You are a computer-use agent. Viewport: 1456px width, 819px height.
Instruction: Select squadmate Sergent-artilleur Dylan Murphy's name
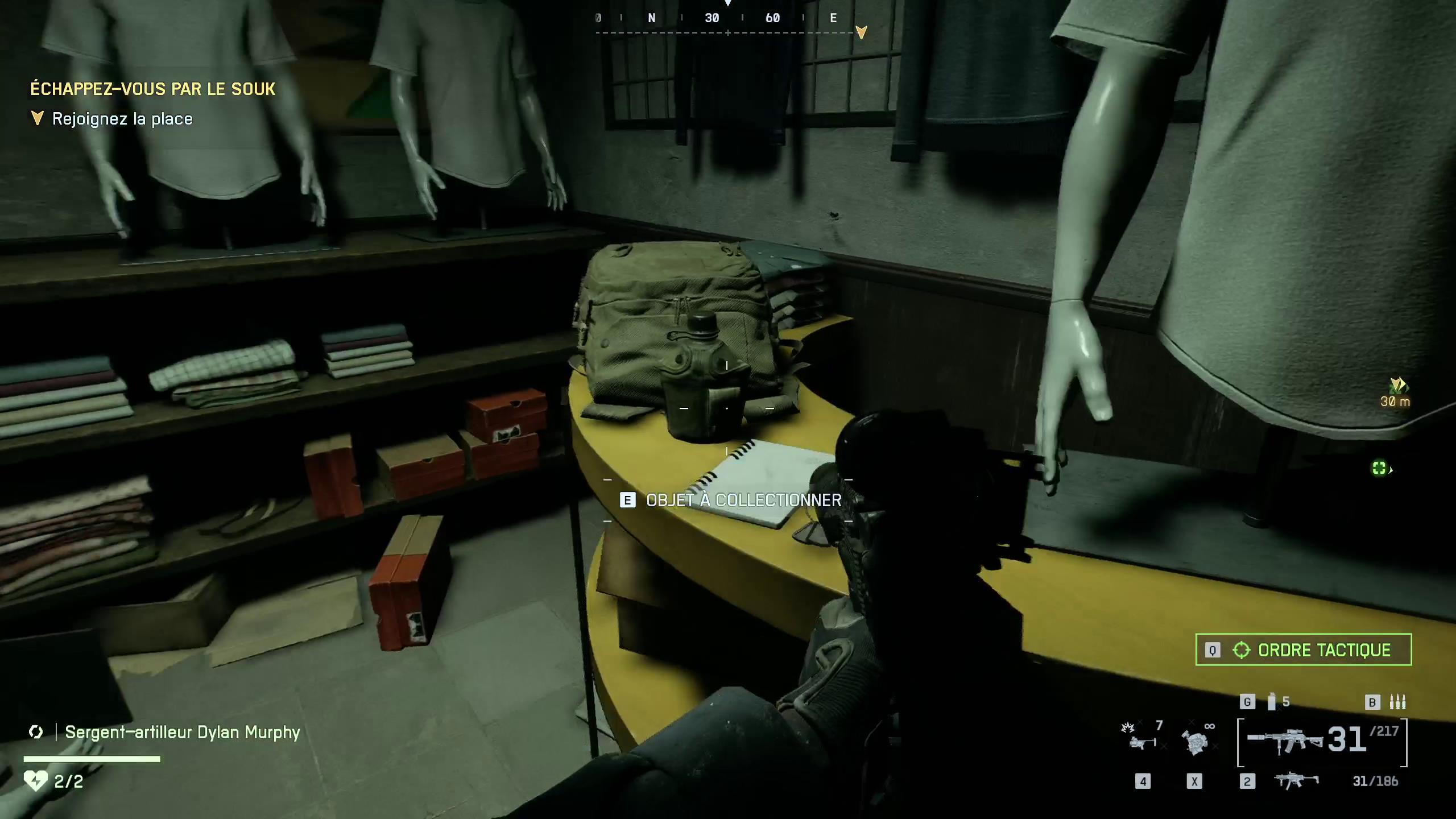coord(182,732)
